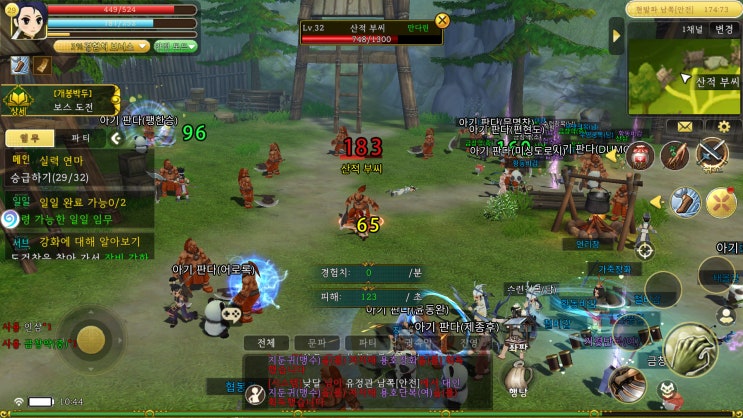Click the 변경 channel change button
This screenshot has width=743, height=418.
[x=721, y=30]
